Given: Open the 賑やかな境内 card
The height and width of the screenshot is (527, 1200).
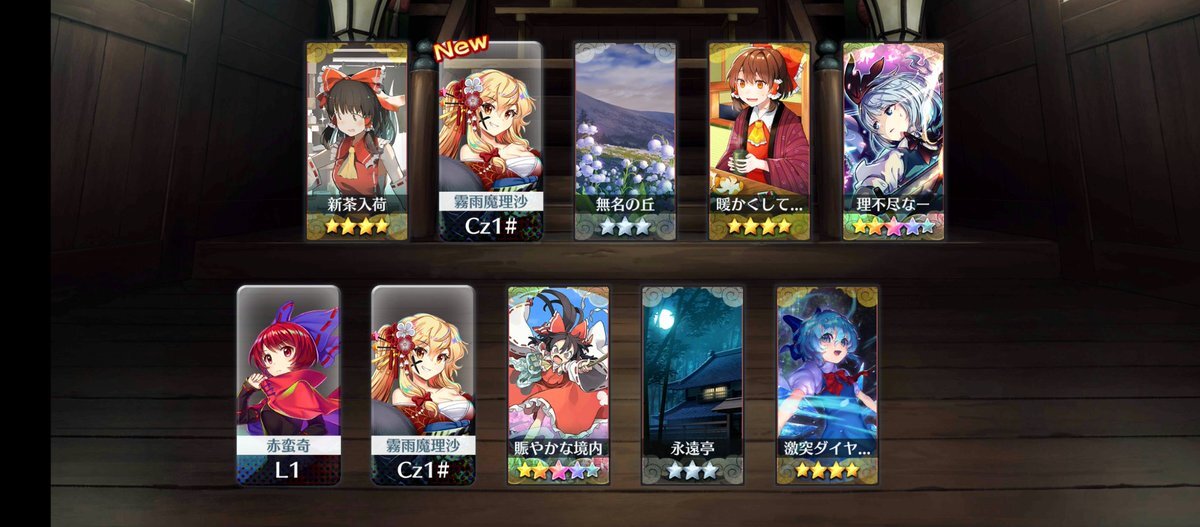Looking at the screenshot, I should (x=558, y=385).
